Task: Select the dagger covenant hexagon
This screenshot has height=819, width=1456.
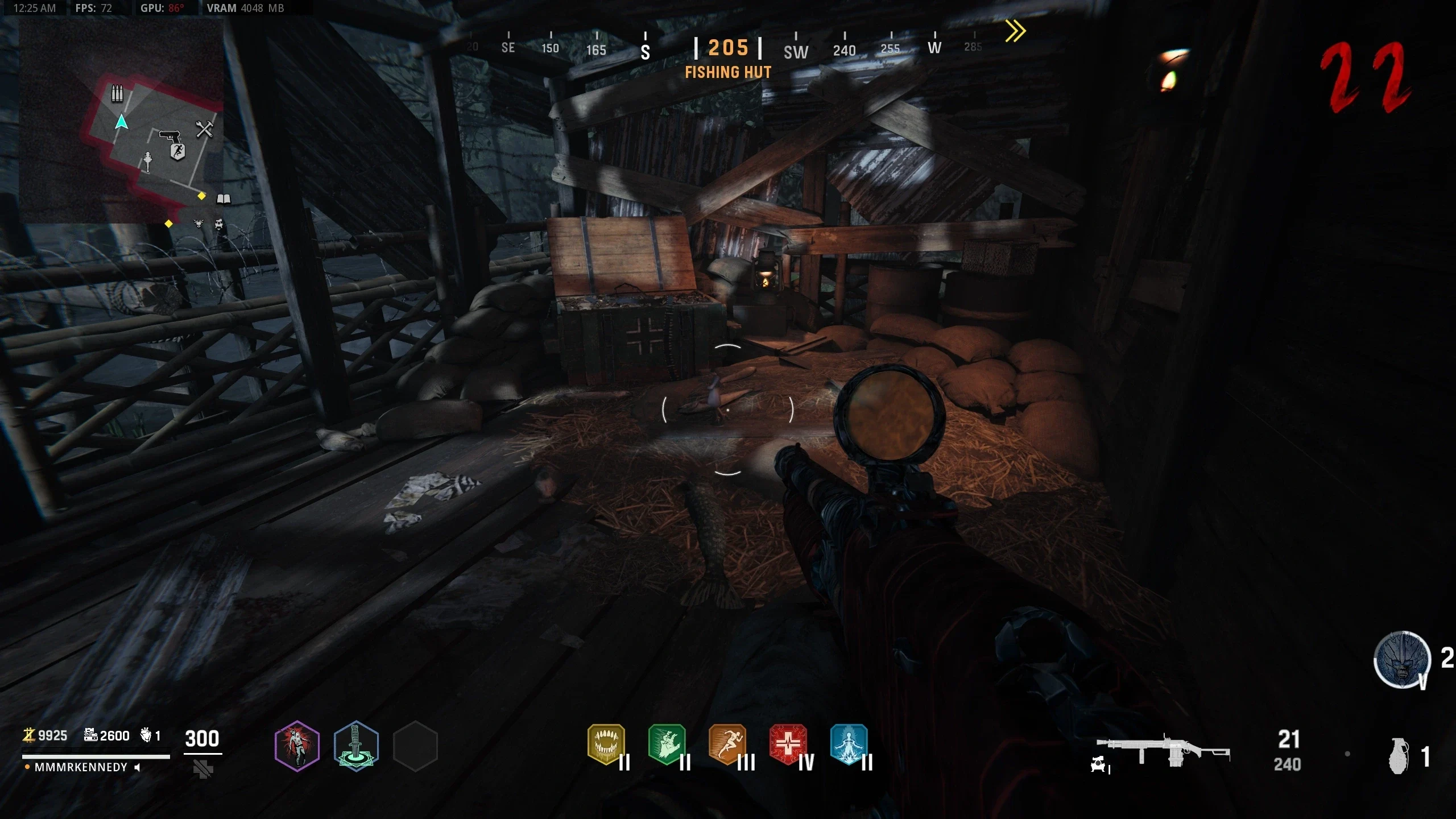Action: 356,746
